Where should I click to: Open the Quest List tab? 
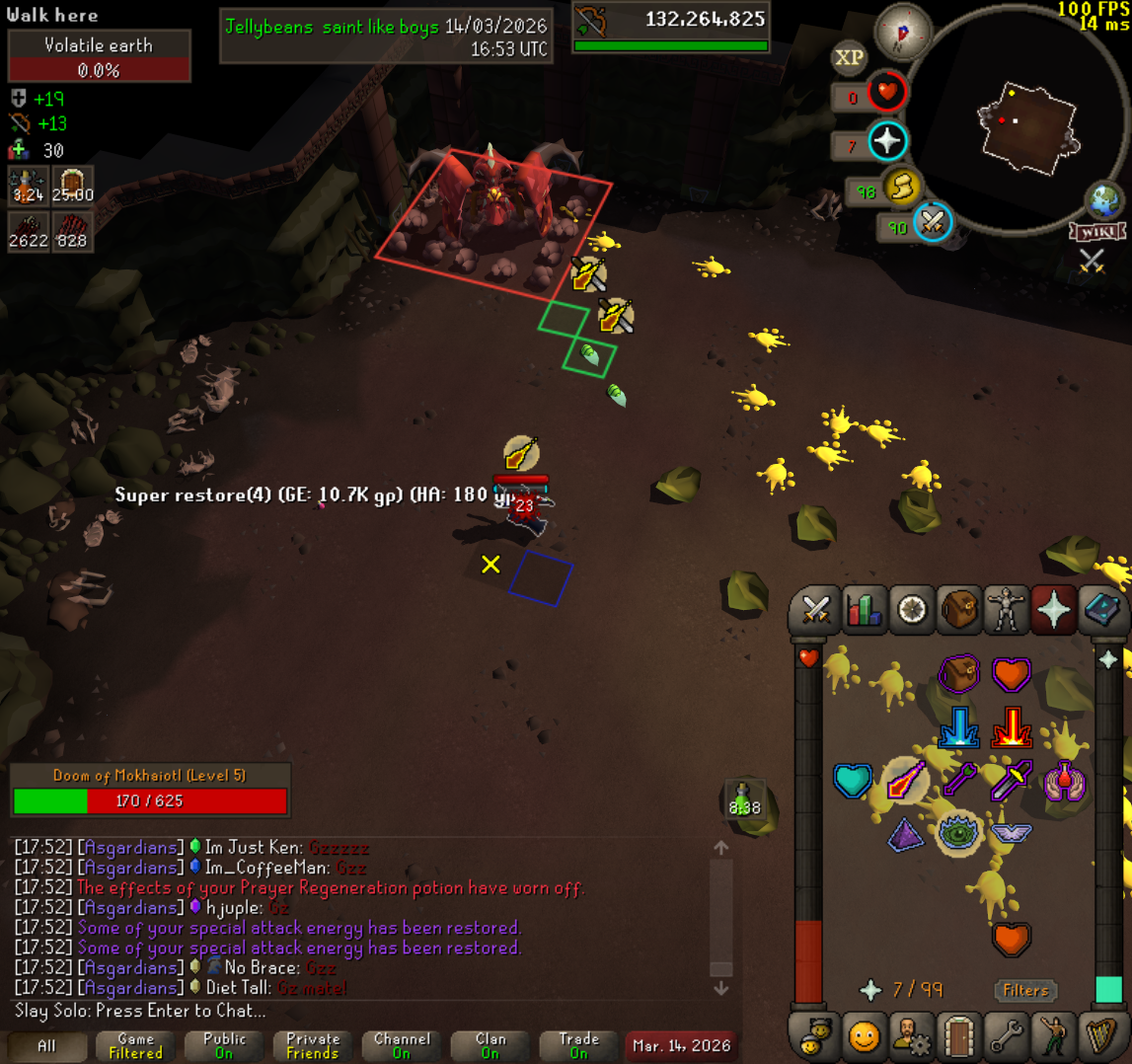[x=911, y=611]
